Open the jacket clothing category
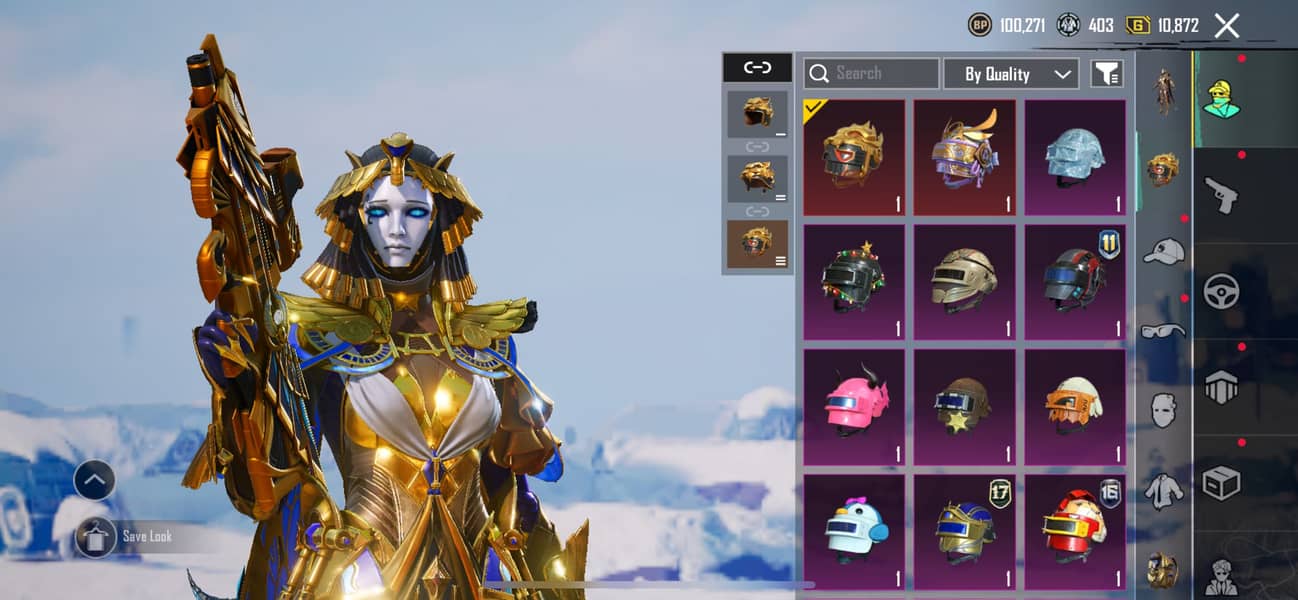The height and width of the screenshot is (600, 1298). [1162, 490]
